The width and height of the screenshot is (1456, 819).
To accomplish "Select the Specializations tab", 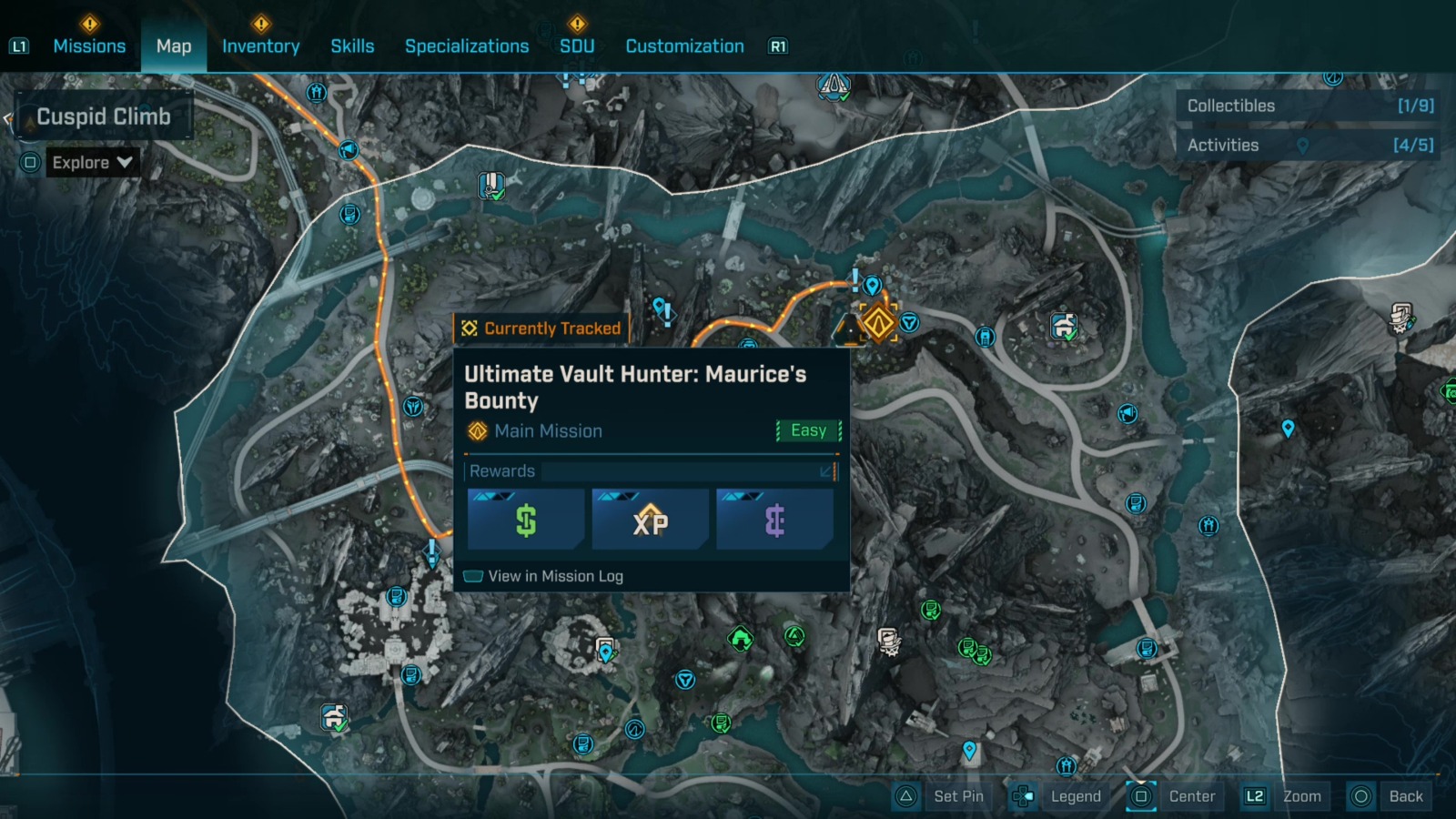I will (467, 45).
